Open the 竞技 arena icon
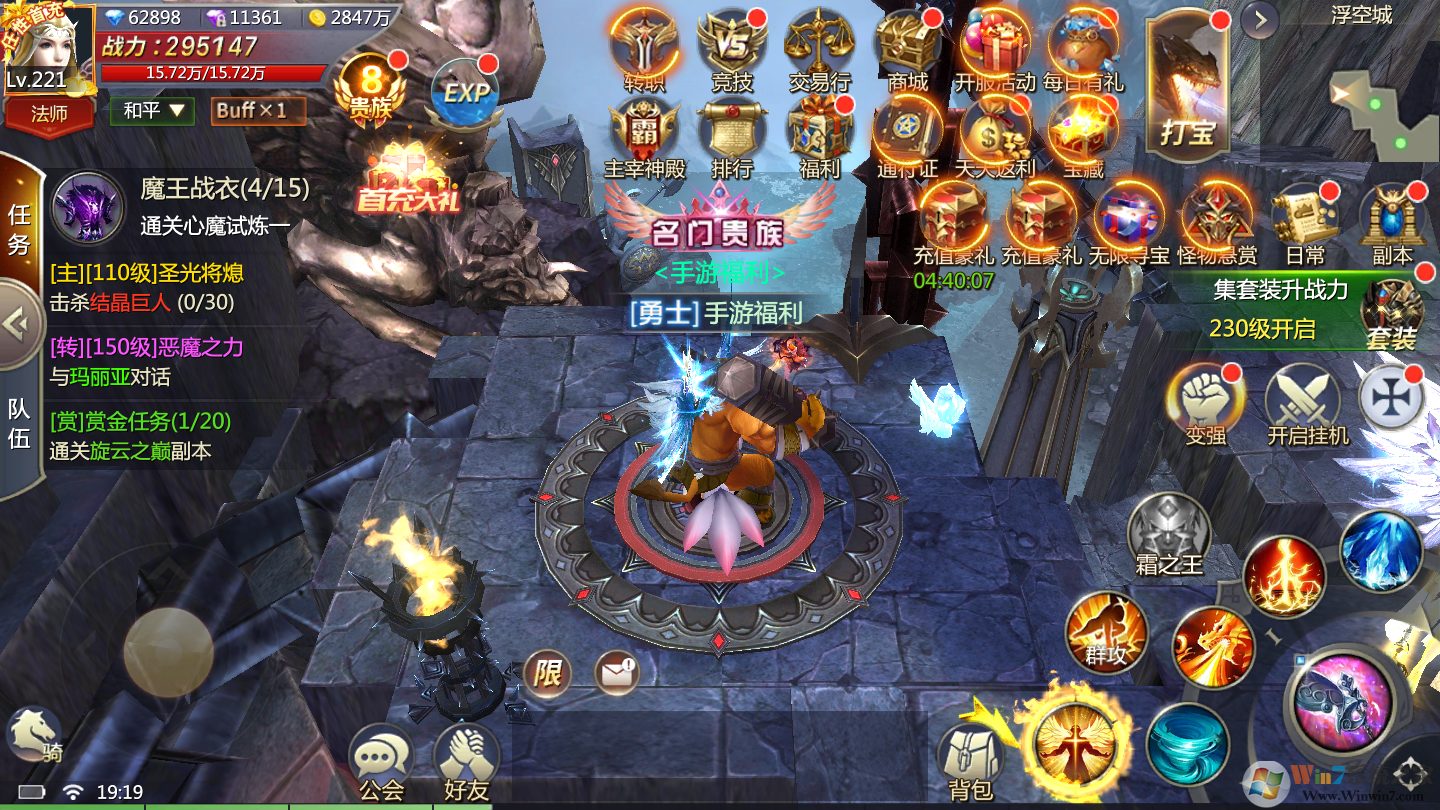 731,45
